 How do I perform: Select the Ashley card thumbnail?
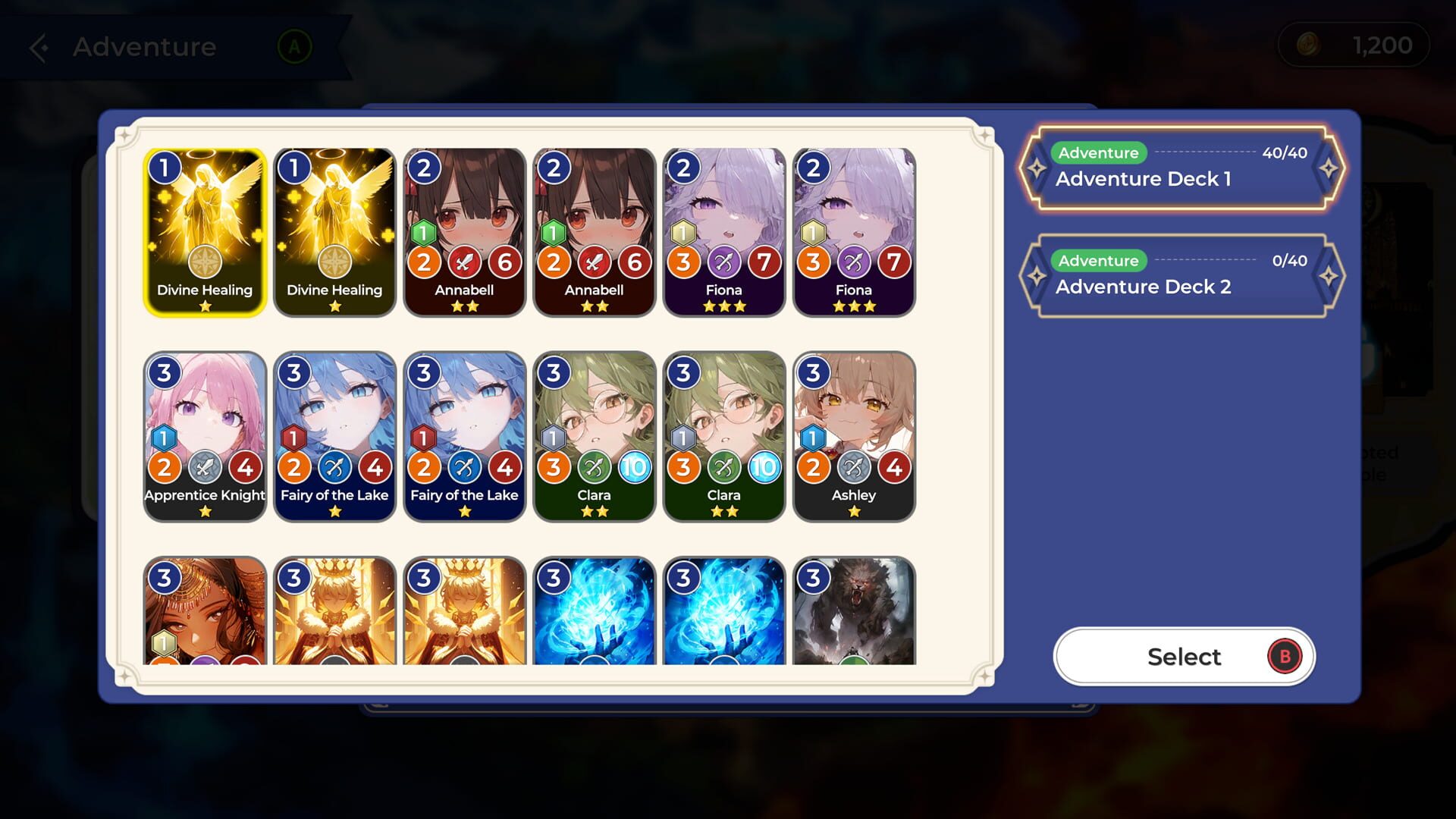tap(854, 436)
